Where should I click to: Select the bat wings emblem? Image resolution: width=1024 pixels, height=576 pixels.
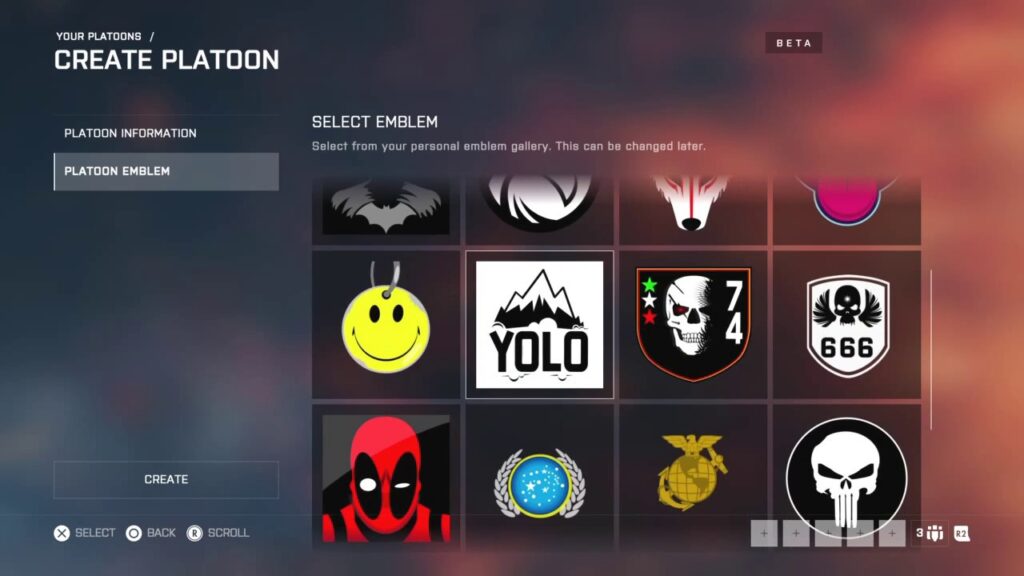coord(386,208)
